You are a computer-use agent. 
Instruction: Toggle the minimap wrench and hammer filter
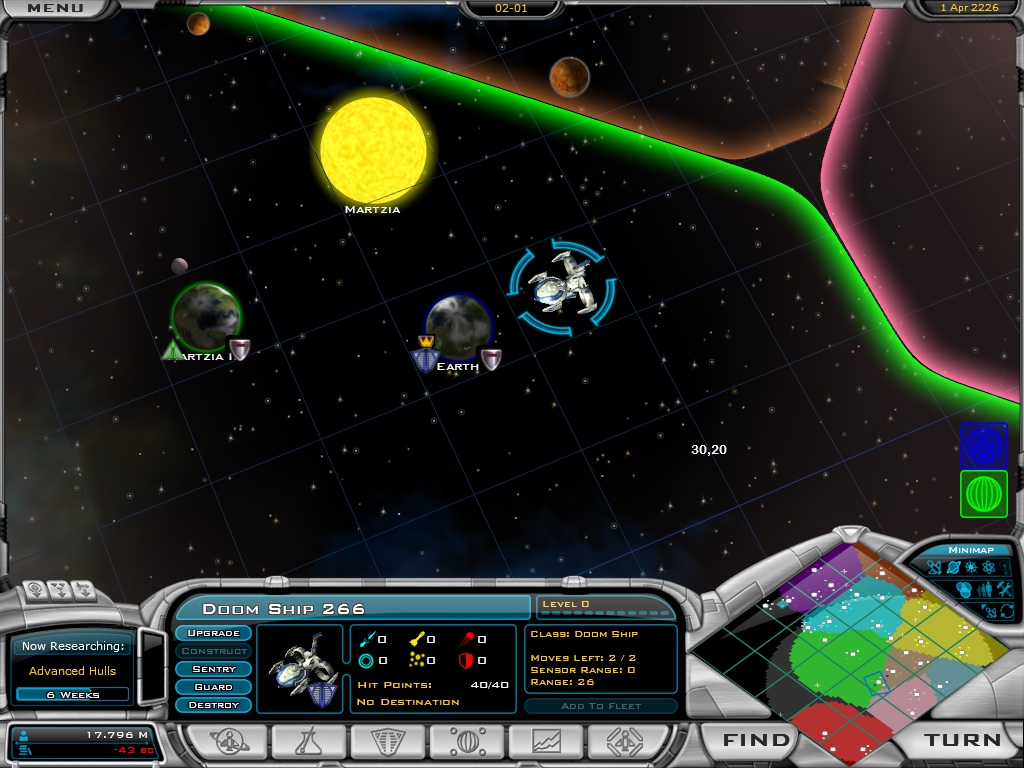[x=1005, y=589]
